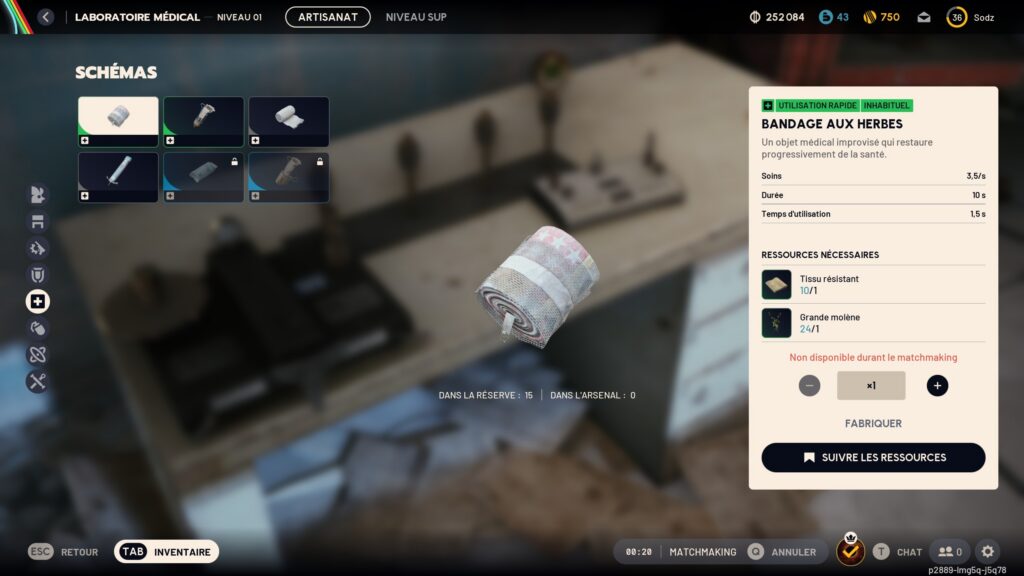1024x576 pixels.
Task: Click the Fabriquer craft button
Action: point(873,423)
